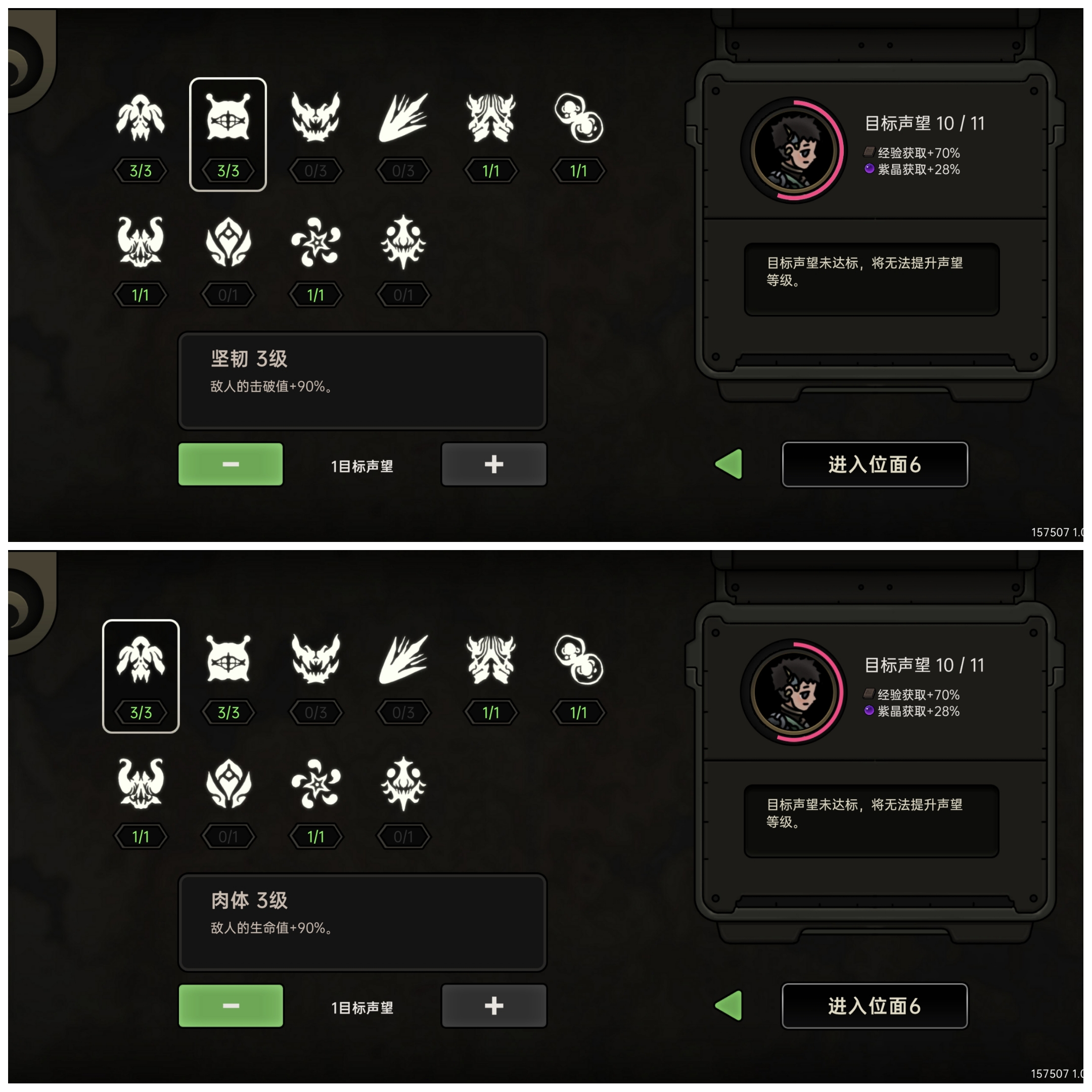Toggle the pinwheel star modifier showing 1/1
Image resolution: width=1092 pixels, height=1092 pixels.
click(x=316, y=243)
